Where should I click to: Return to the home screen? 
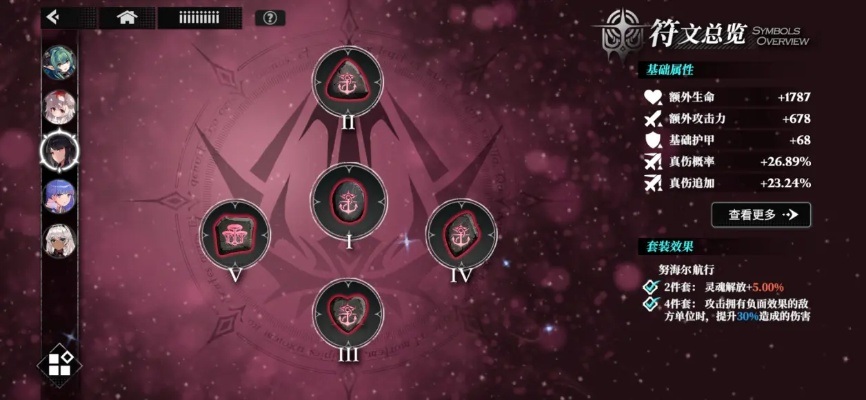pyautogui.click(x=126, y=17)
